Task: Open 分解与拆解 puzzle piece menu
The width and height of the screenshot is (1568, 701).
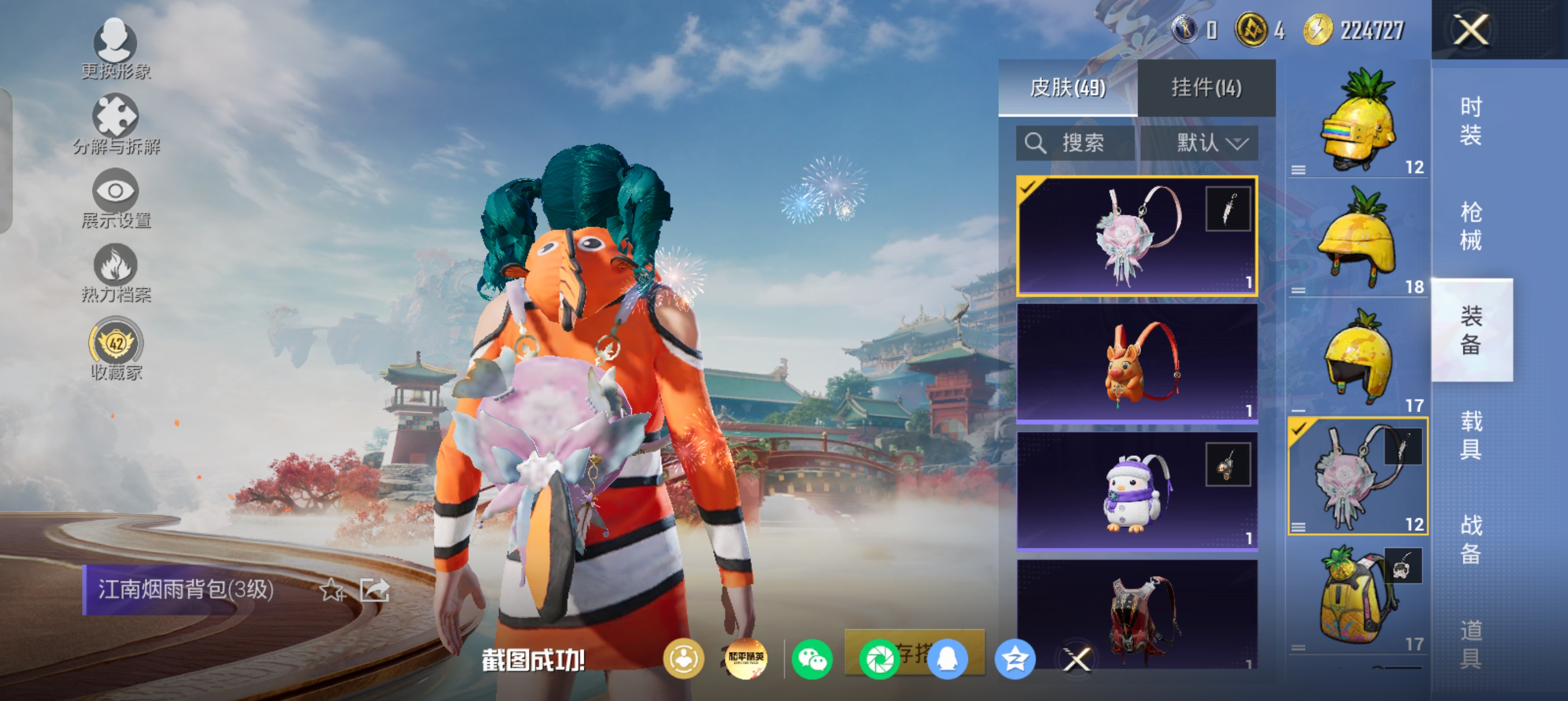Action: (x=115, y=123)
